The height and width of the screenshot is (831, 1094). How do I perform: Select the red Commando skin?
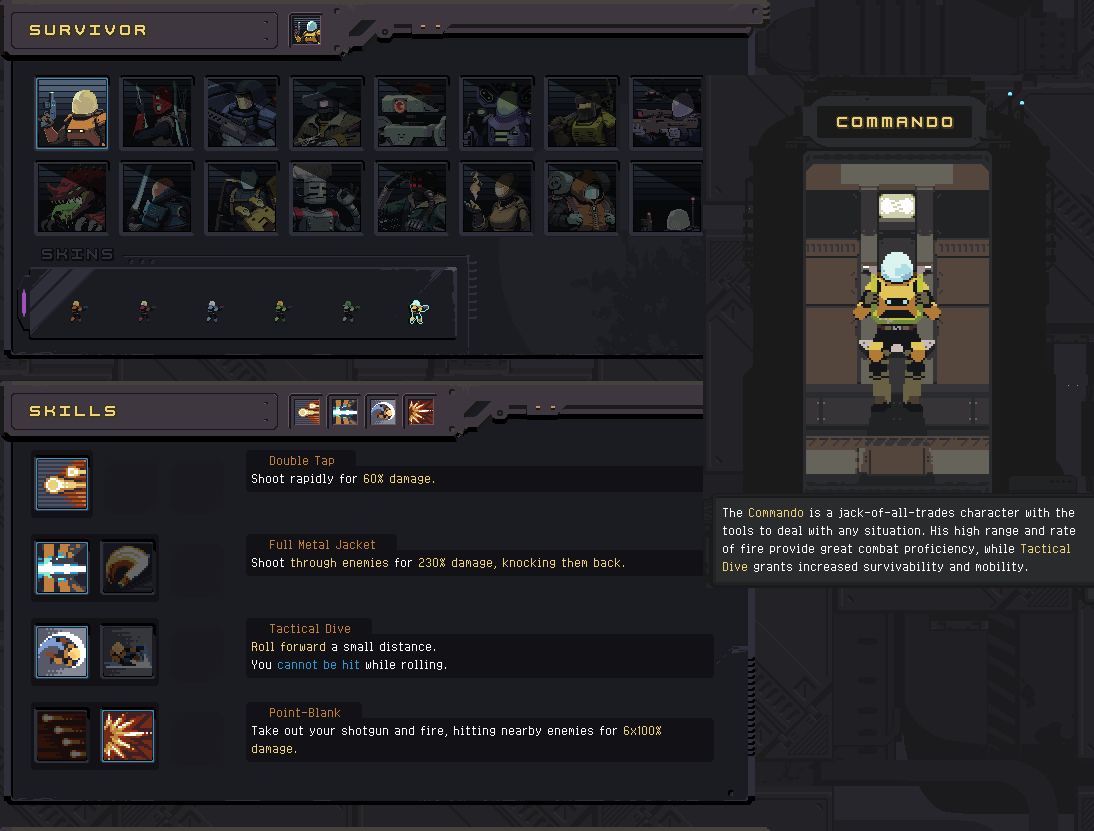click(x=145, y=312)
